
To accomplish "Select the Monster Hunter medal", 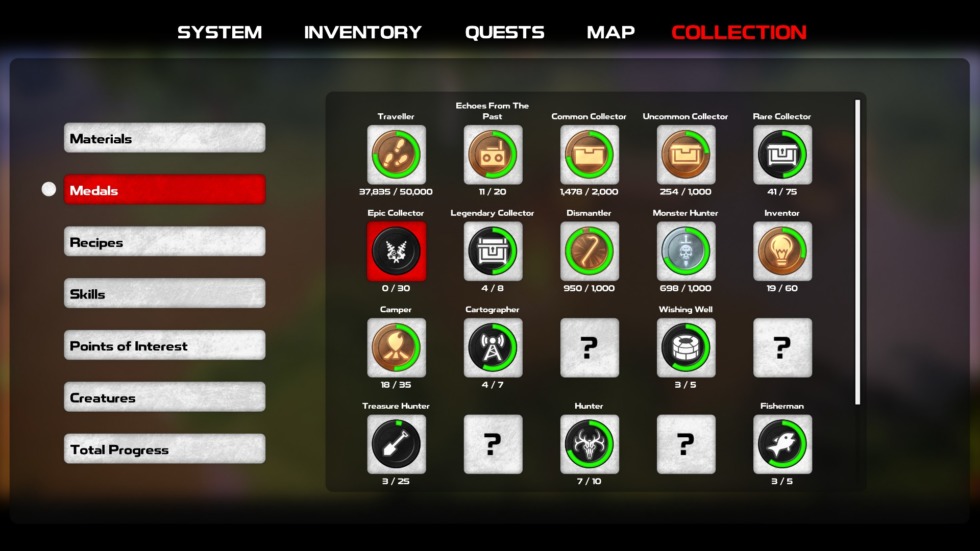I will [x=685, y=251].
